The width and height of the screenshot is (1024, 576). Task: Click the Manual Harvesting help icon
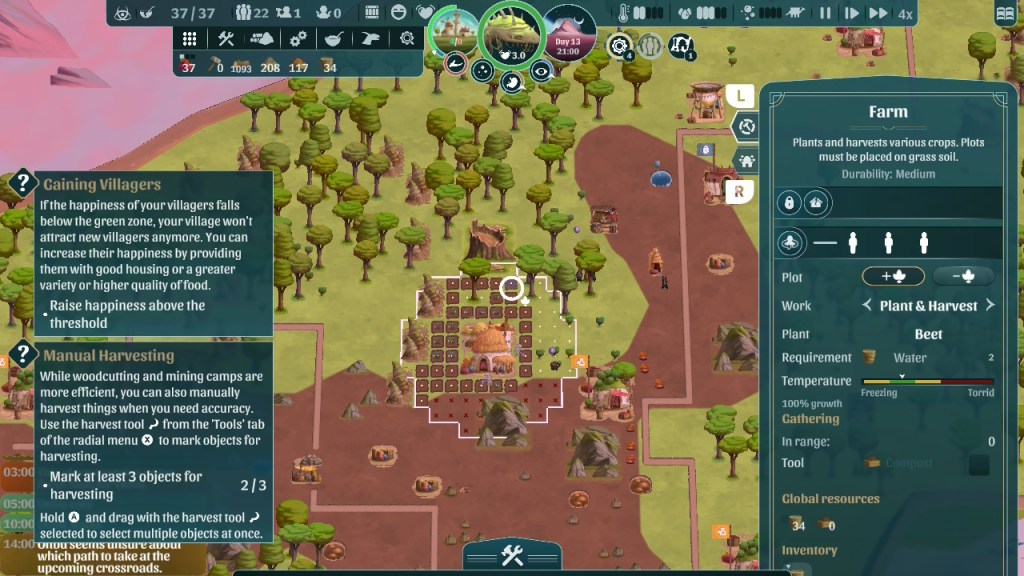click(x=23, y=355)
